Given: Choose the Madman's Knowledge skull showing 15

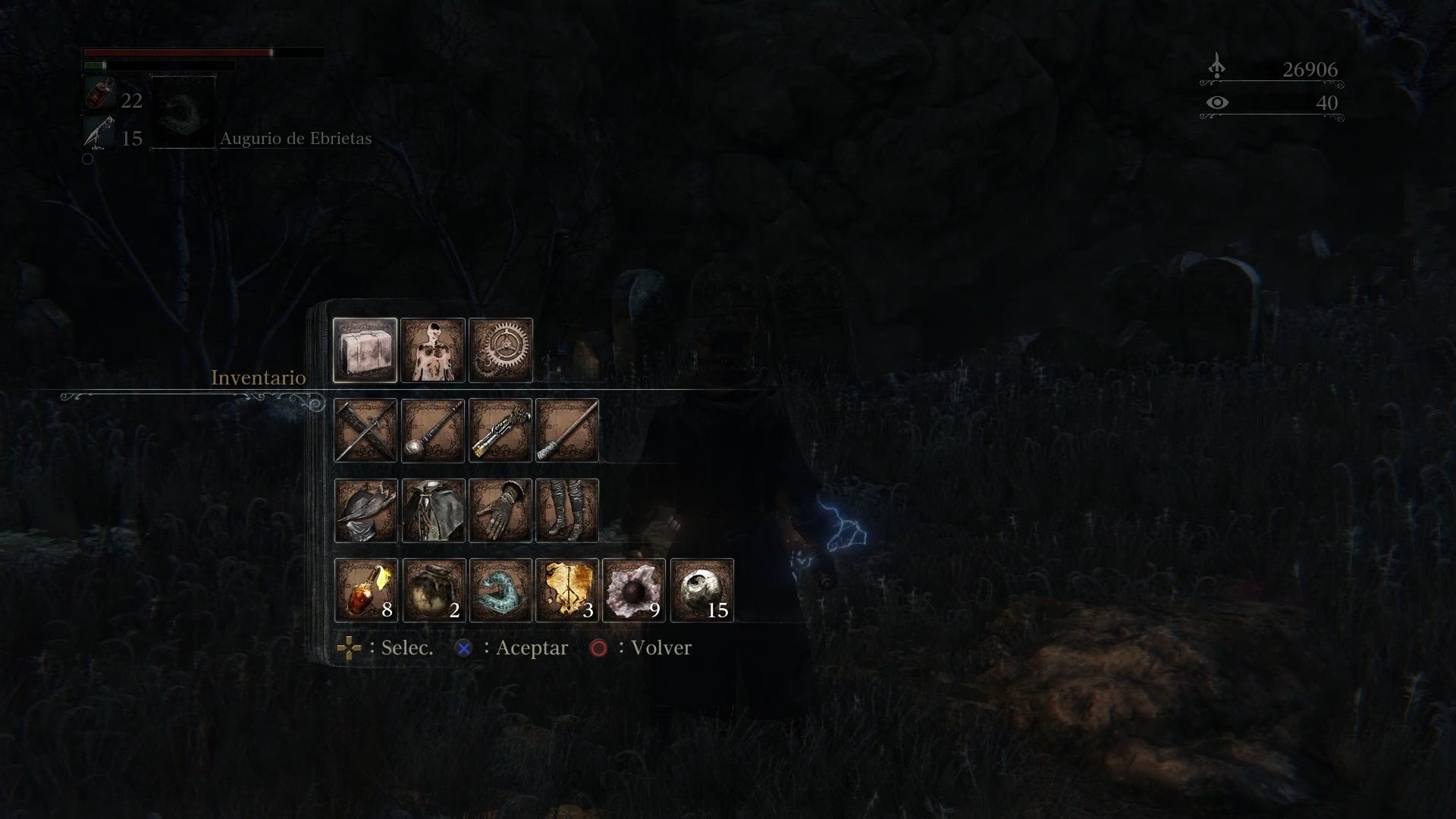Looking at the screenshot, I should tap(700, 591).
